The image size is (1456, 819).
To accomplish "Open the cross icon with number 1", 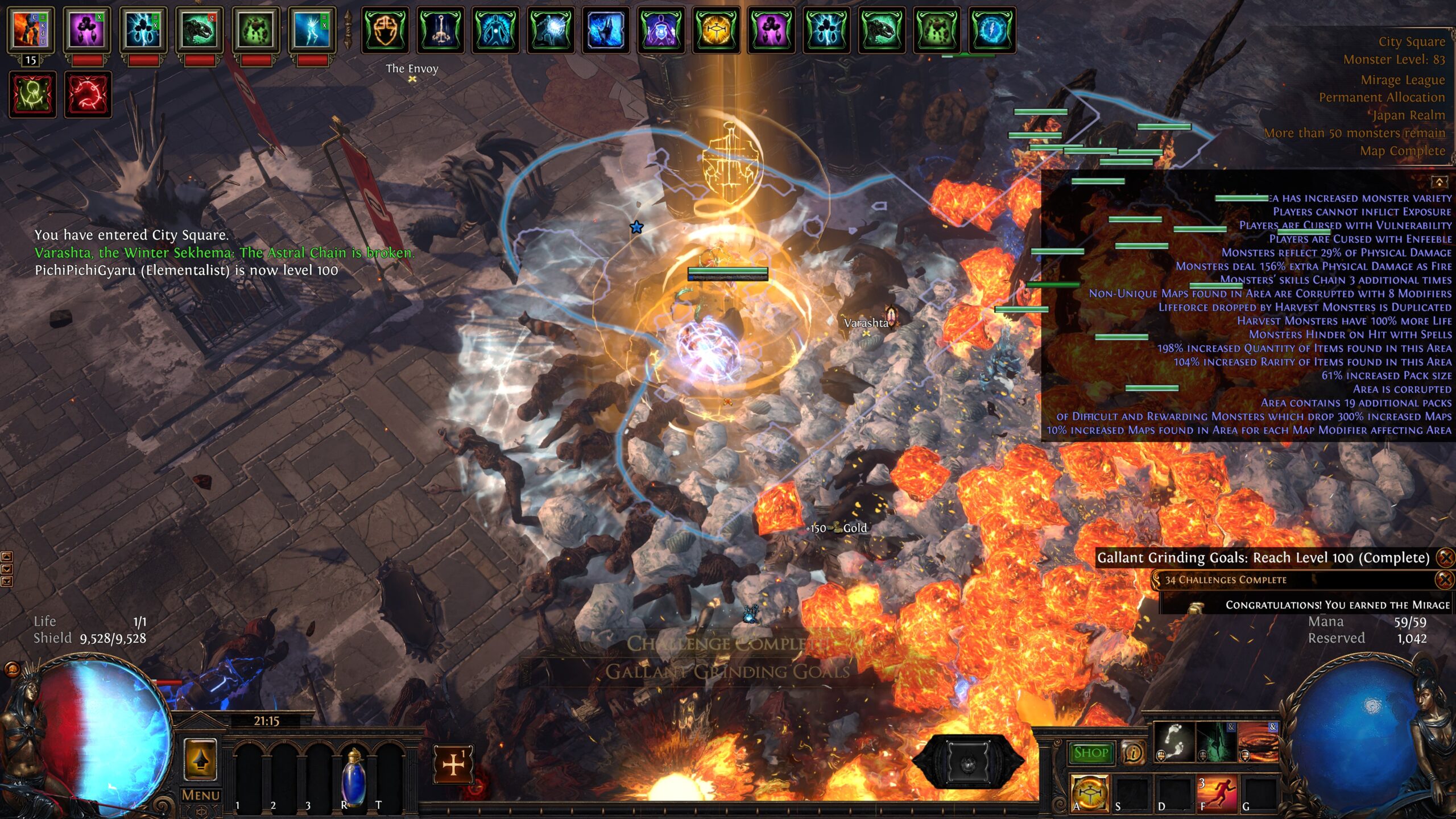I will pos(453,764).
